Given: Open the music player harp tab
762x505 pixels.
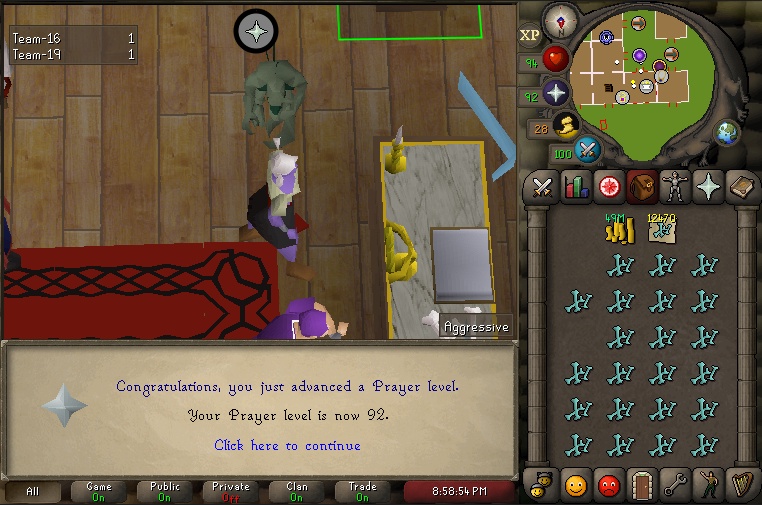Looking at the screenshot, I should 741,487.
